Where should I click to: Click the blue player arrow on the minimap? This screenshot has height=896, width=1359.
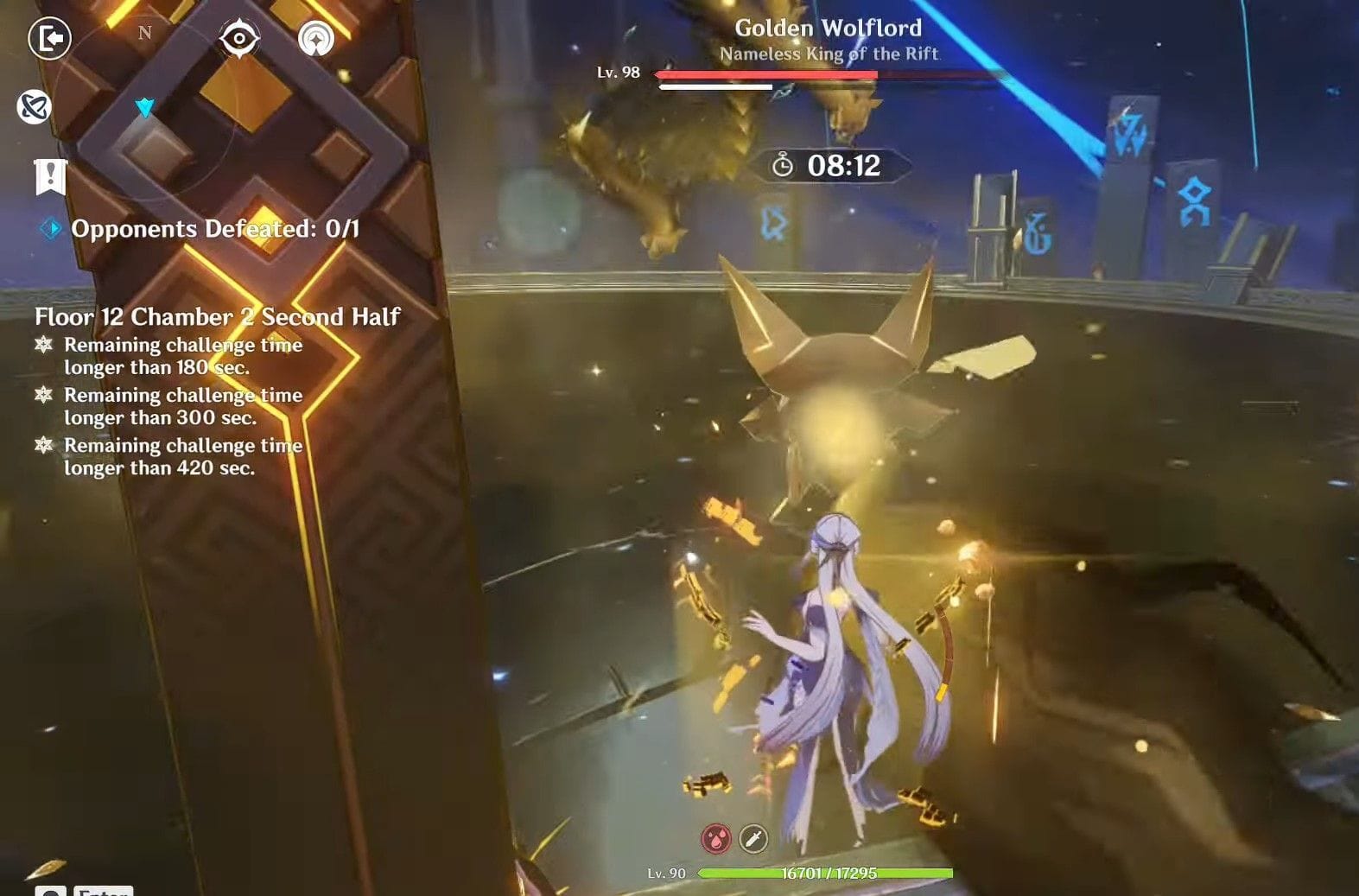click(146, 107)
